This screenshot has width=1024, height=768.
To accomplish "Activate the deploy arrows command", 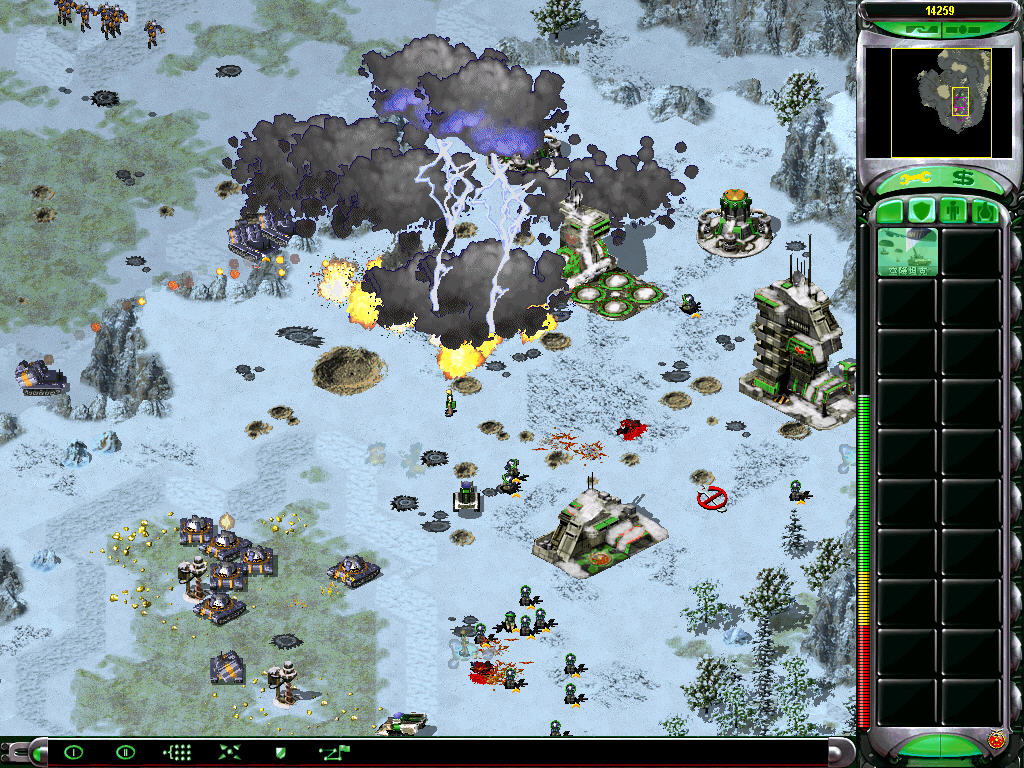I will point(229,752).
